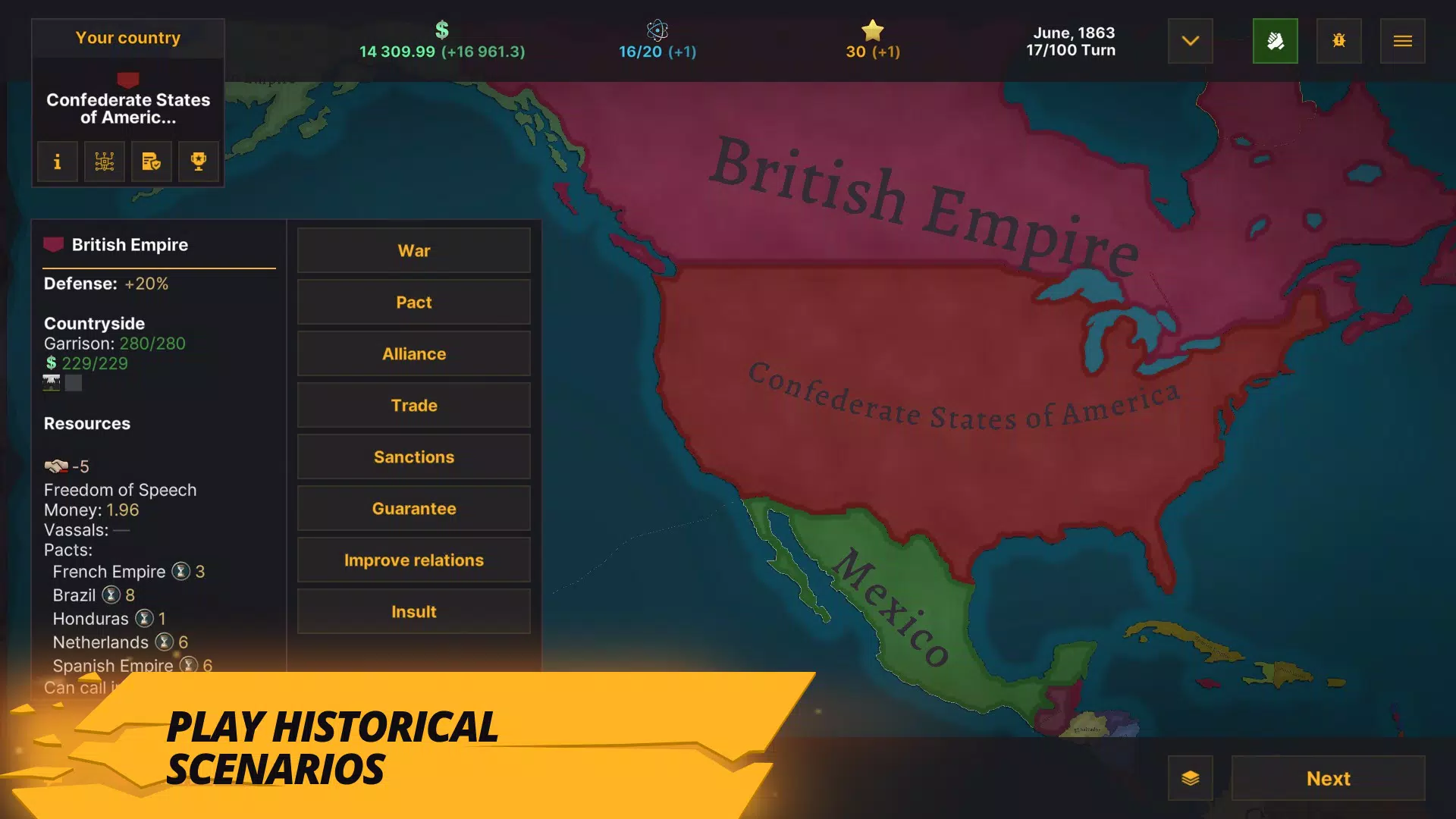Open the country information panel
This screenshot has width=1456, height=819.
[57, 161]
